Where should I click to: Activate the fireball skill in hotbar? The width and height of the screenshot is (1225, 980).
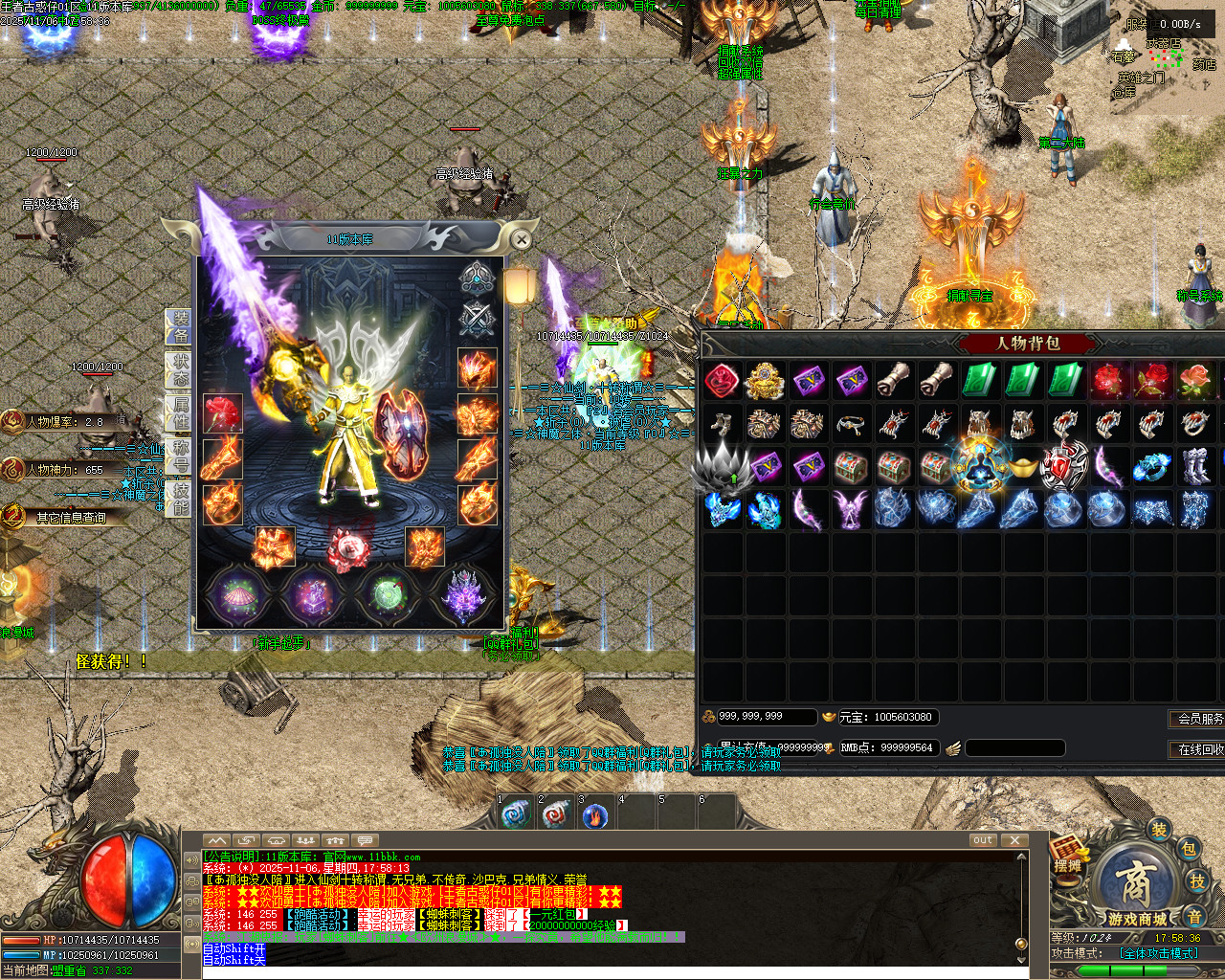[x=595, y=815]
